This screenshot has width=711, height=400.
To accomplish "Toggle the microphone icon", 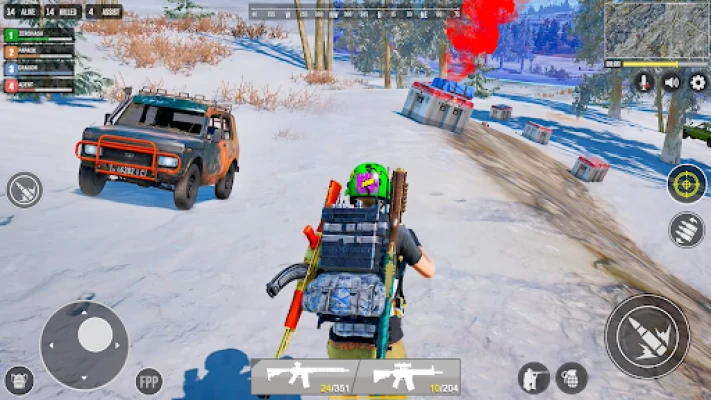I will (643, 82).
